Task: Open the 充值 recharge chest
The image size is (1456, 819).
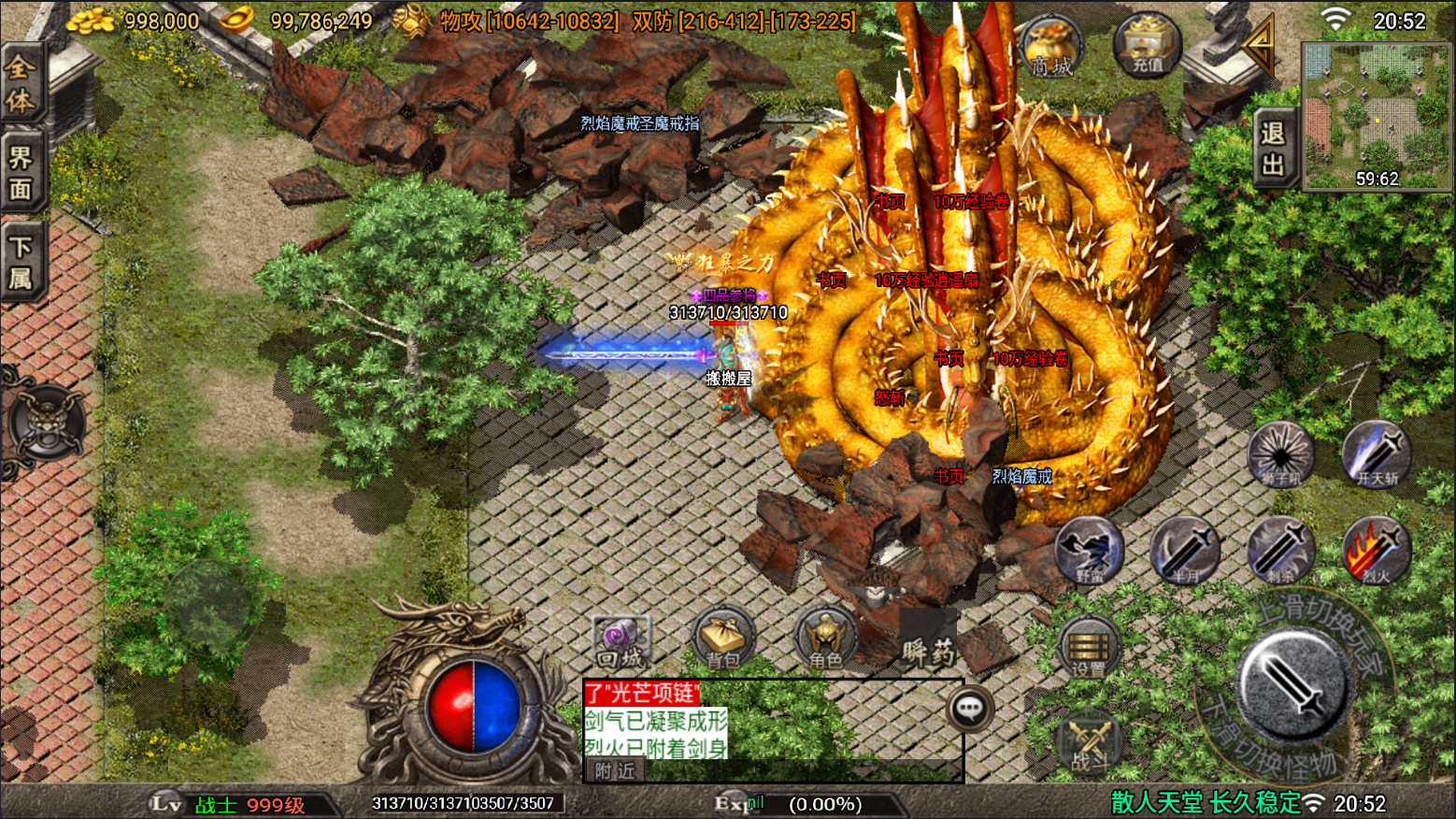Action: (x=1147, y=45)
